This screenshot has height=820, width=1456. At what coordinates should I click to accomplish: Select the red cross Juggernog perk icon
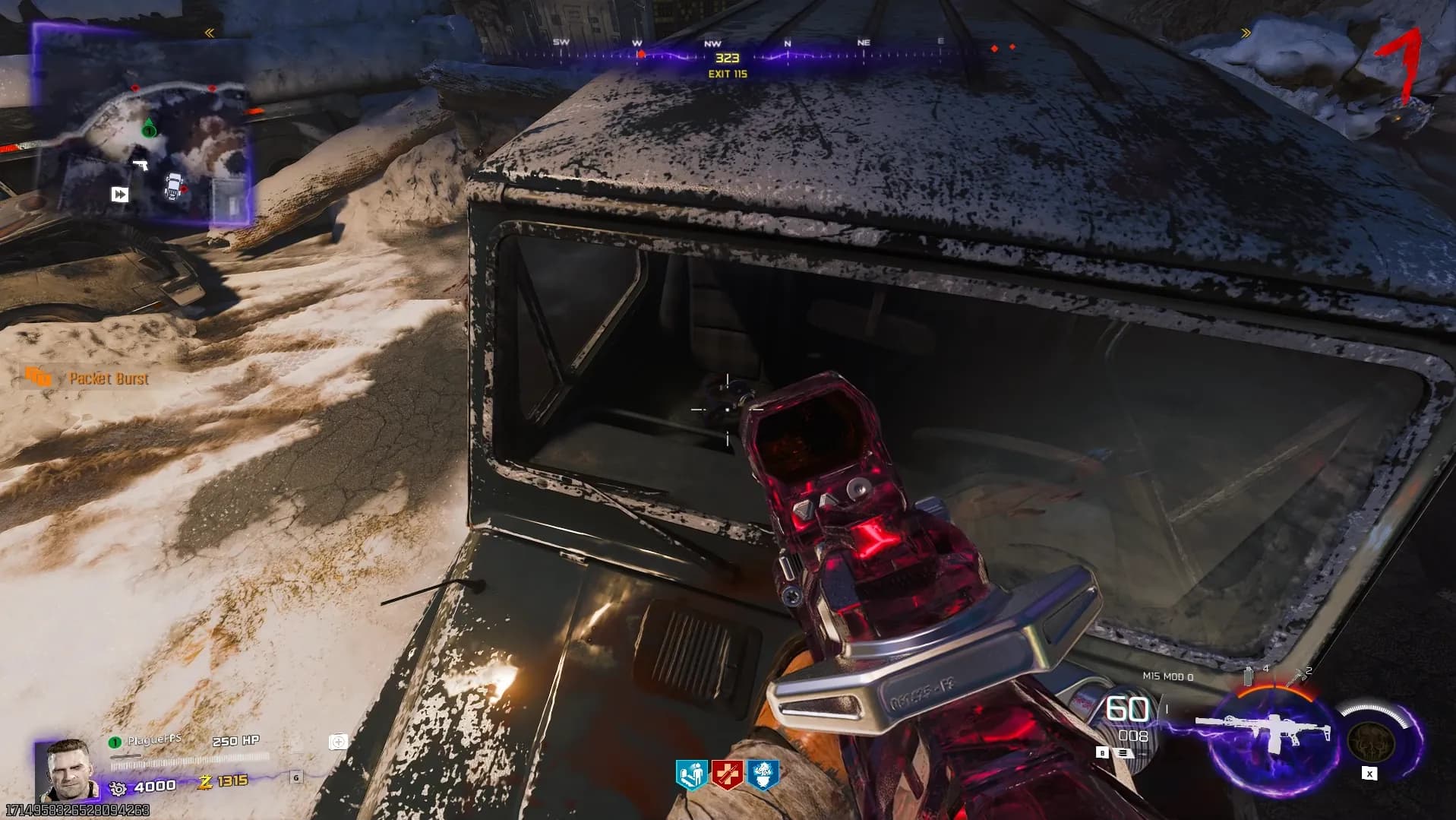(726, 775)
